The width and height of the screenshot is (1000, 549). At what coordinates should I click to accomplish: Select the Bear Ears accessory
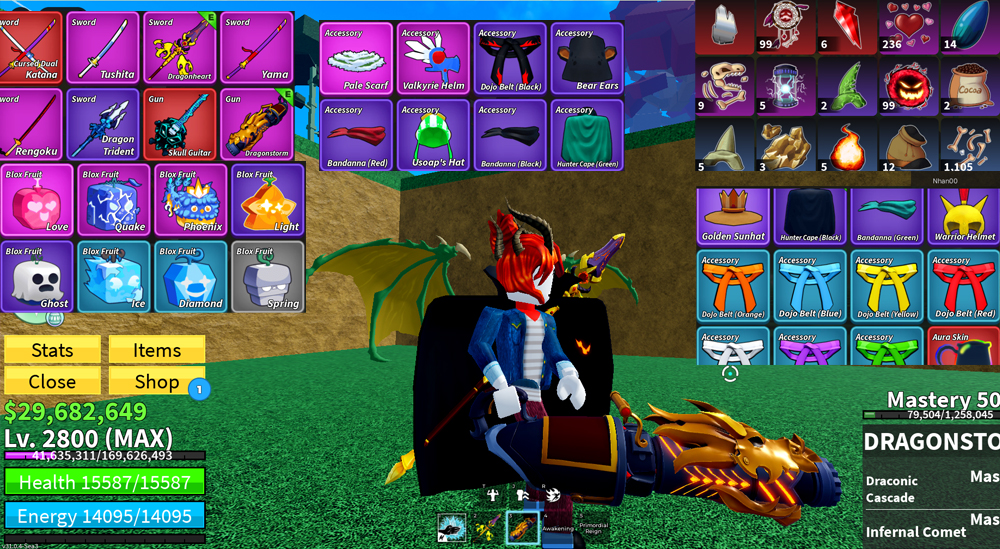coord(587,59)
